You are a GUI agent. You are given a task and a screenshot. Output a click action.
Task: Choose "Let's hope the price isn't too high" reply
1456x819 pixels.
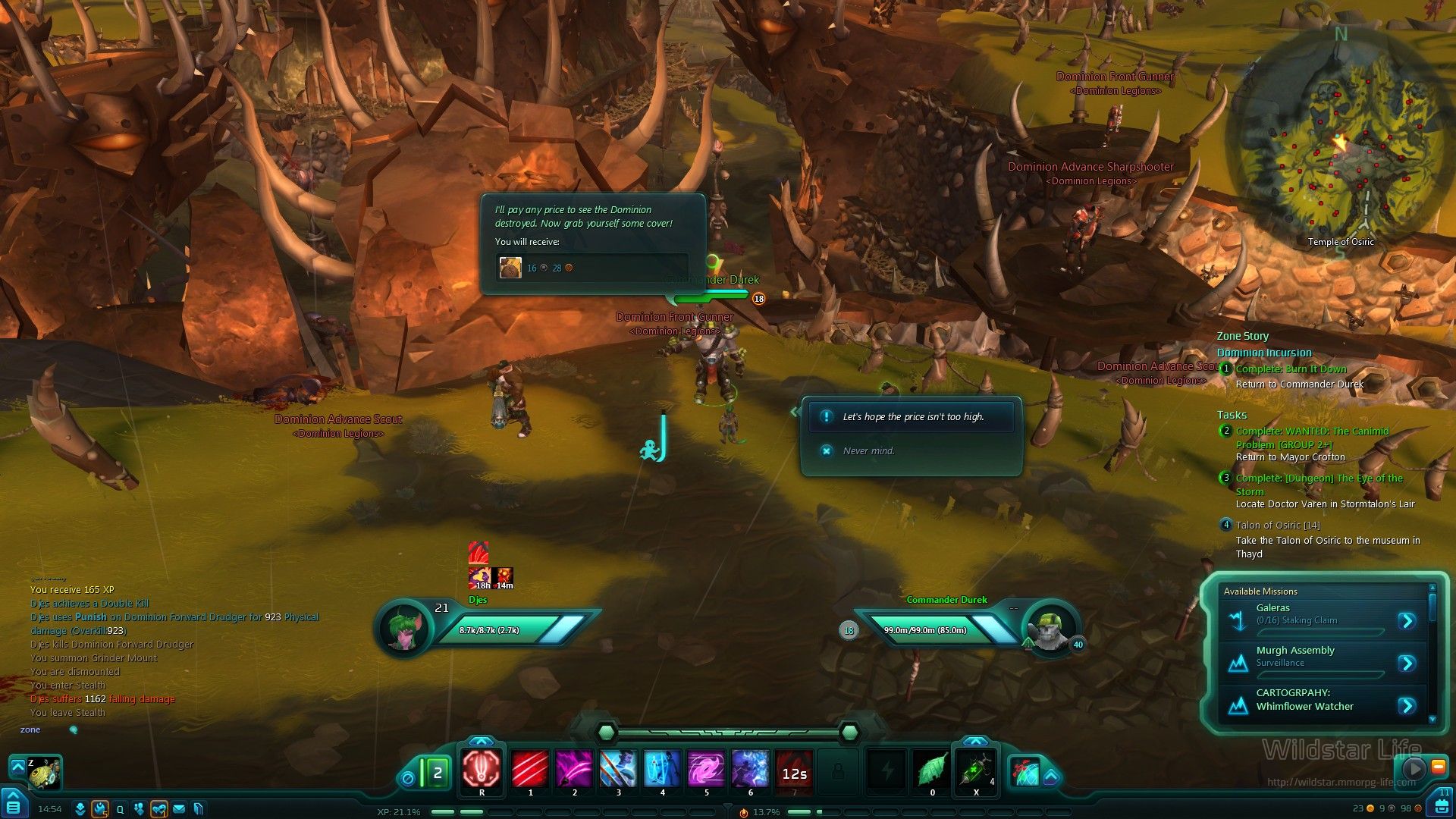pyautogui.click(x=912, y=417)
